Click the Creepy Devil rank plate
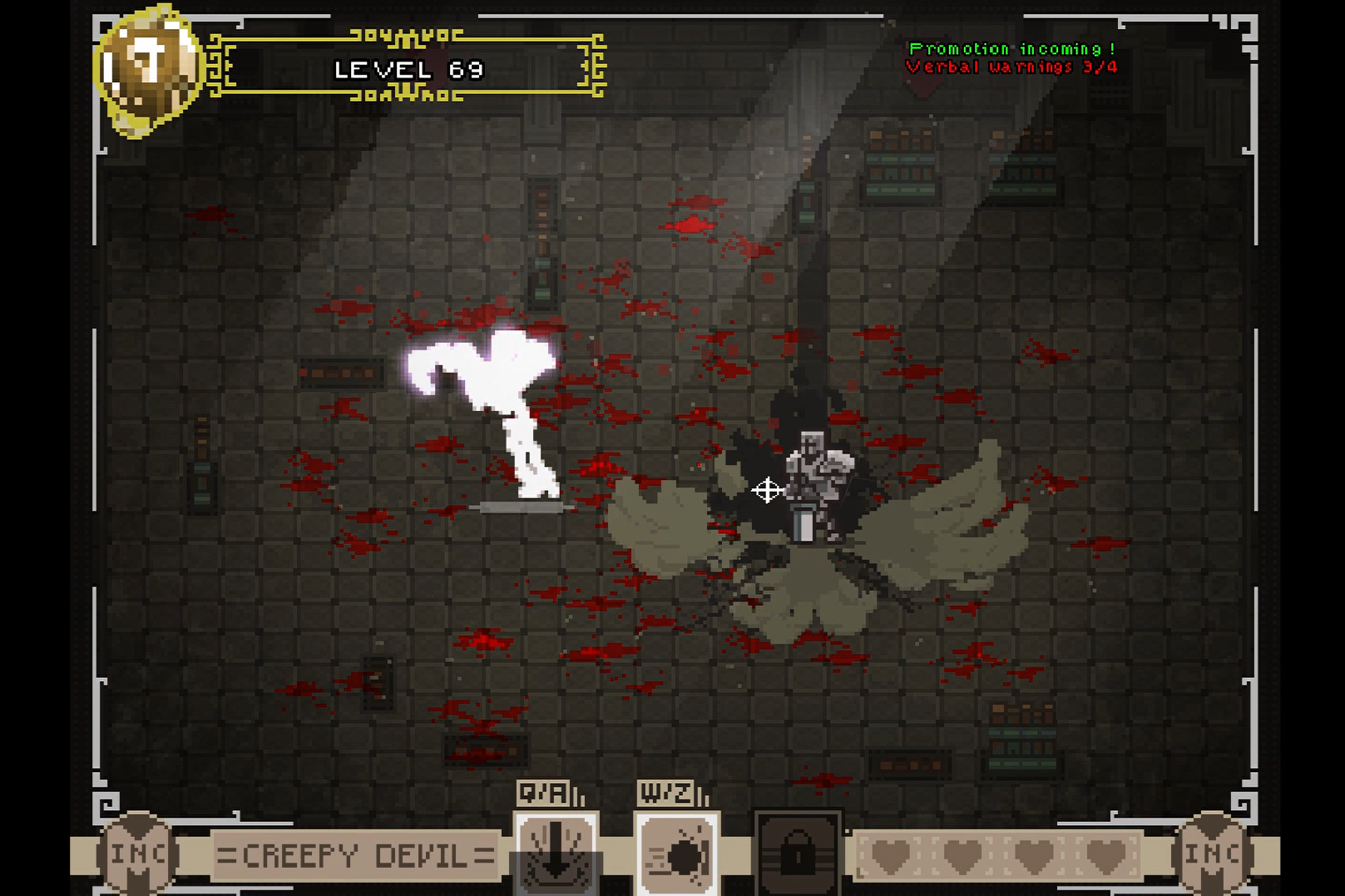The width and height of the screenshot is (1345, 896). 355,855
